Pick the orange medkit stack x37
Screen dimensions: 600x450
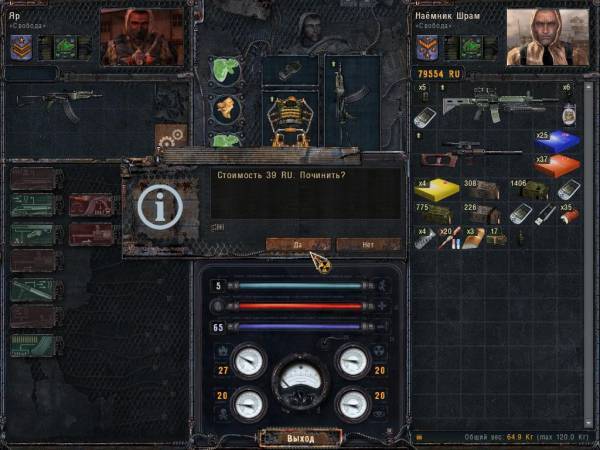556,163
